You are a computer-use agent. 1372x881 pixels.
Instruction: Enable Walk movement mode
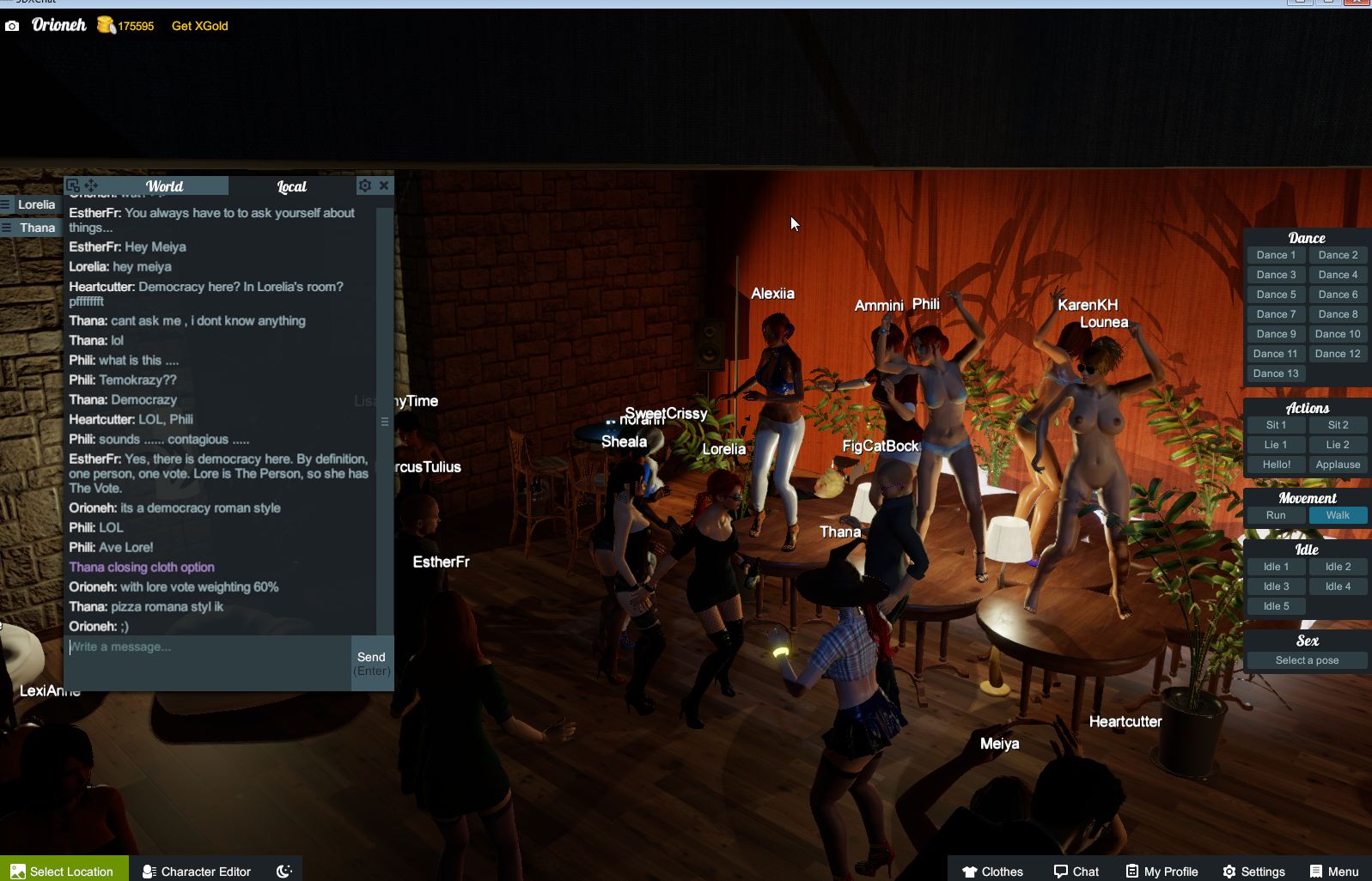click(1338, 515)
